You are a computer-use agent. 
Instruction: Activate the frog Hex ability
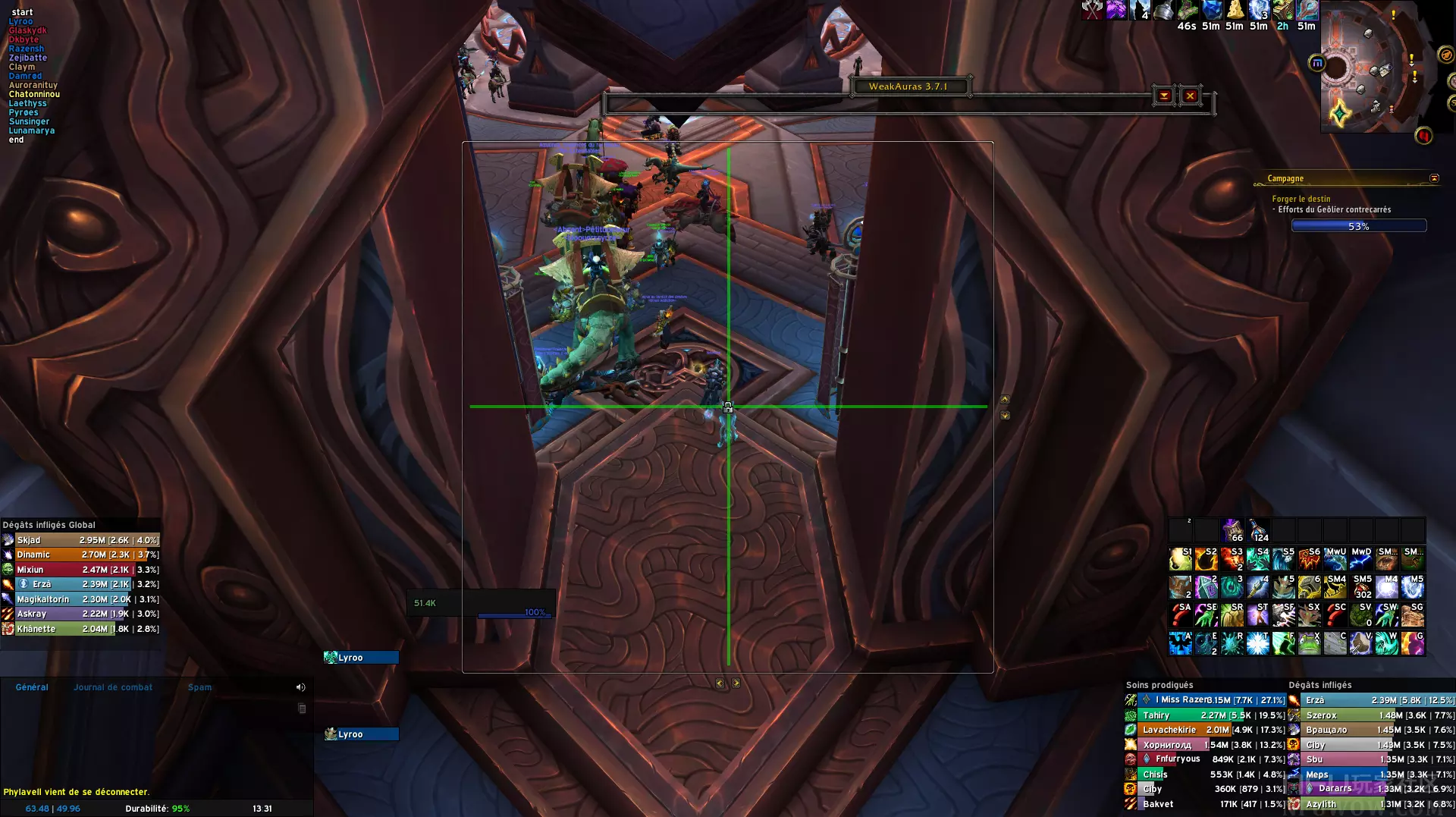(x=1310, y=643)
